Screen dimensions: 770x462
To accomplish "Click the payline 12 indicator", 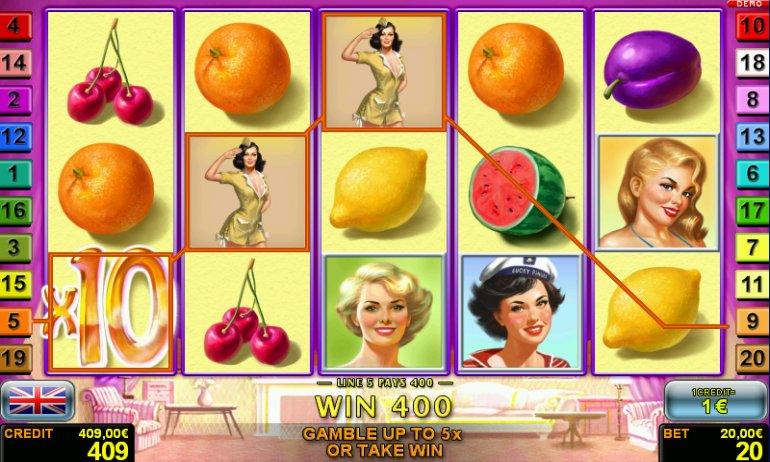I will (14, 137).
